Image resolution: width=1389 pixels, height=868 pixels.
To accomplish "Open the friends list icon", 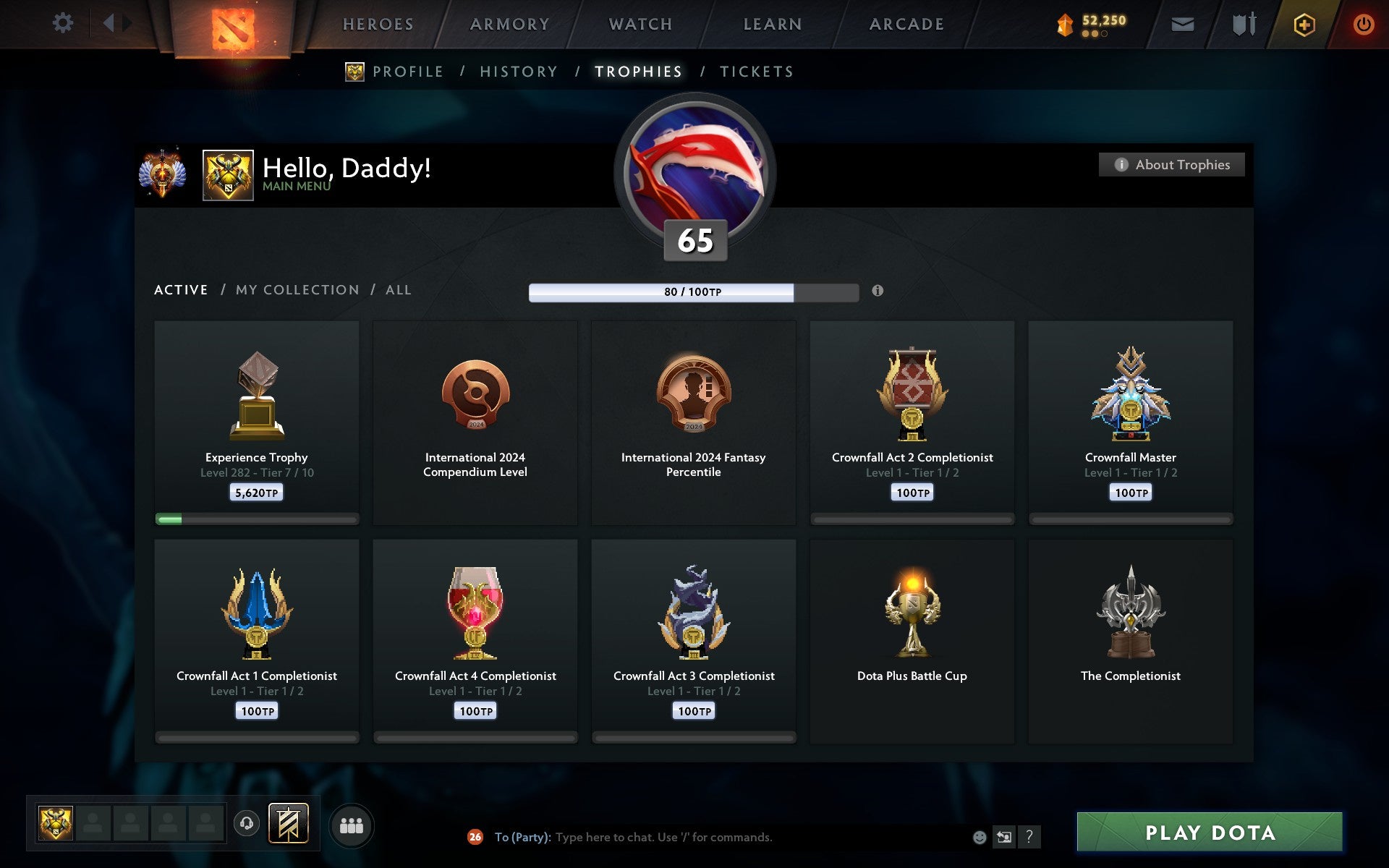I will click(352, 825).
